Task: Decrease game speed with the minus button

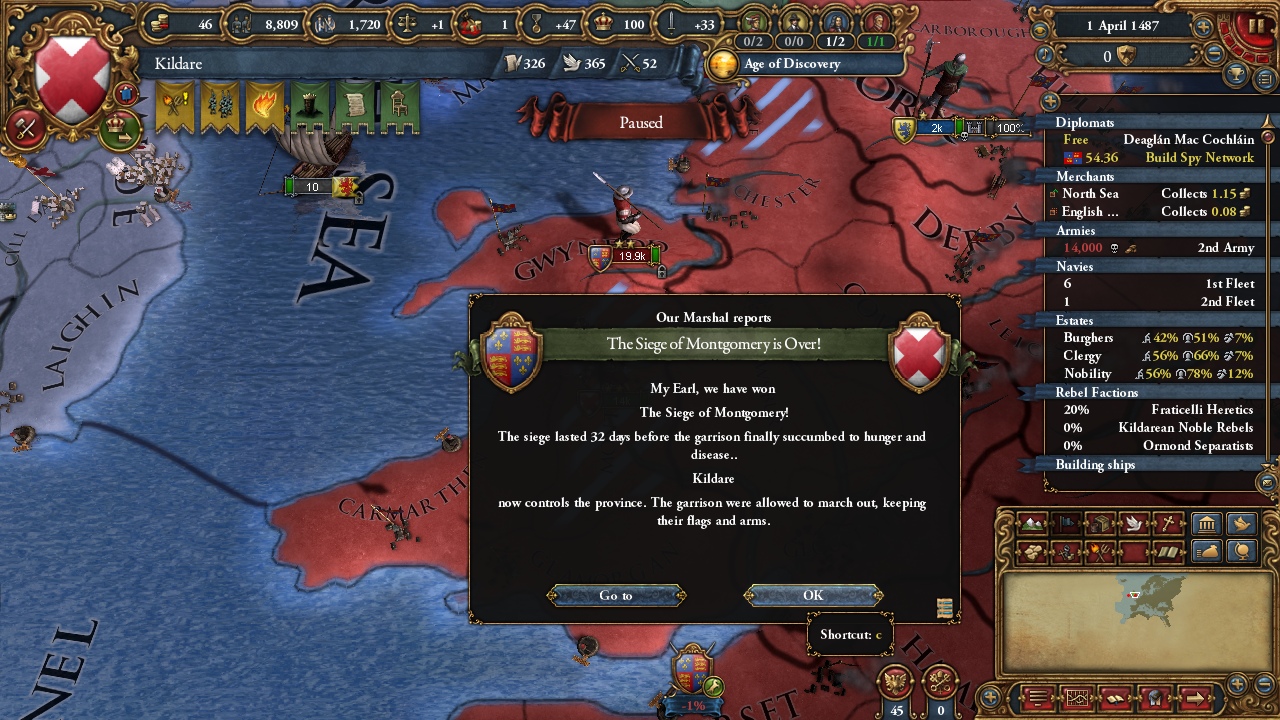Action: coord(1215,55)
